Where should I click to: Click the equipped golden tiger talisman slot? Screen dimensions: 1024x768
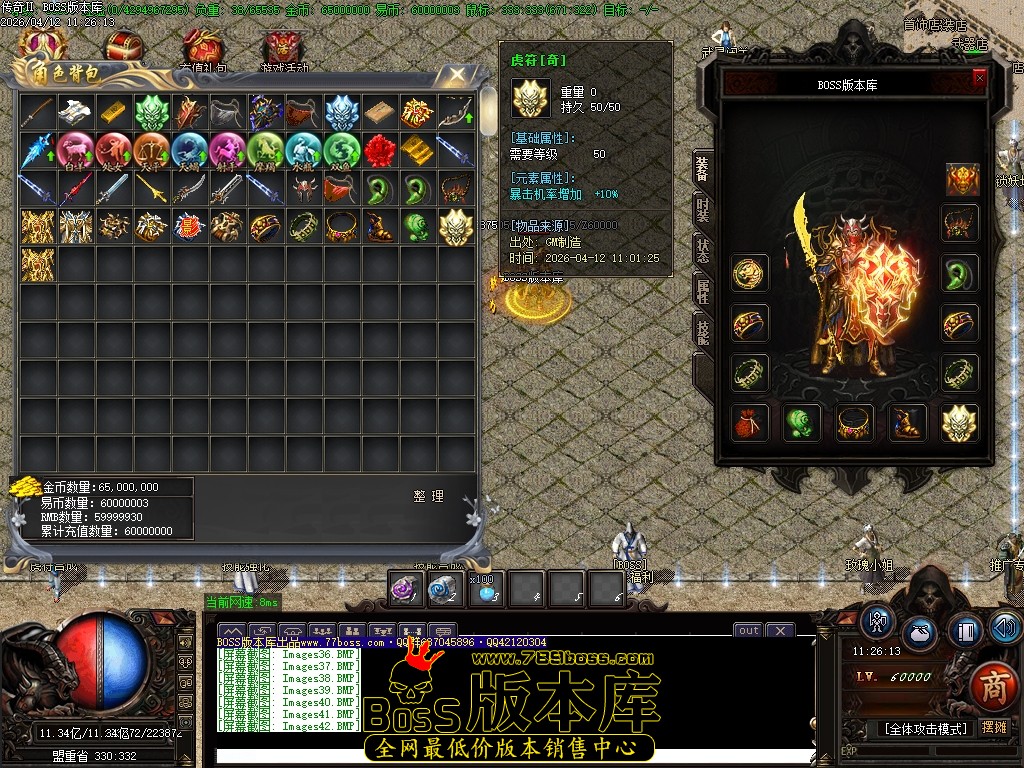coord(960,422)
